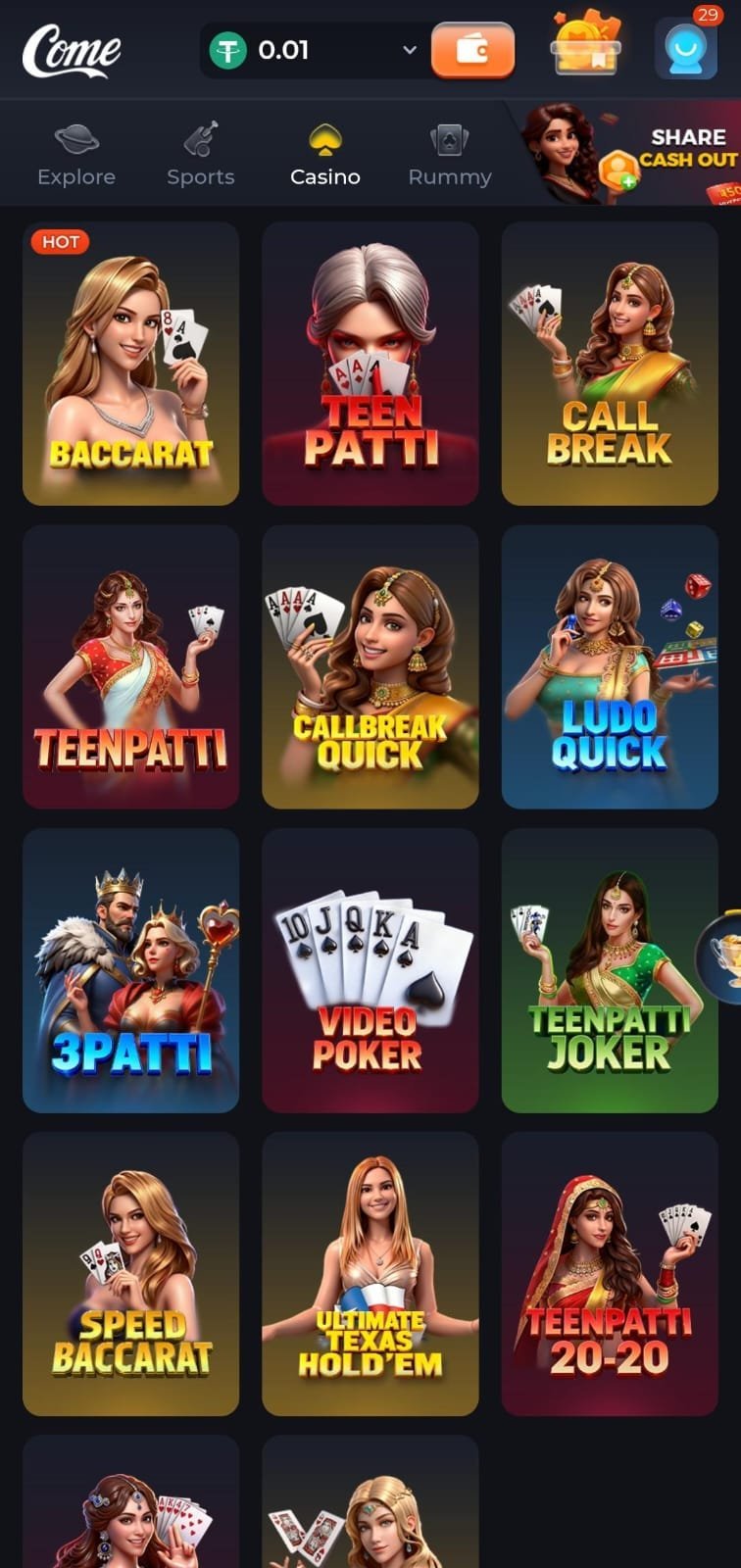Viewport: 741px width, 1568px height.
Task: Launch the Speed Baccarat game
Action: tap(130, 1274)
